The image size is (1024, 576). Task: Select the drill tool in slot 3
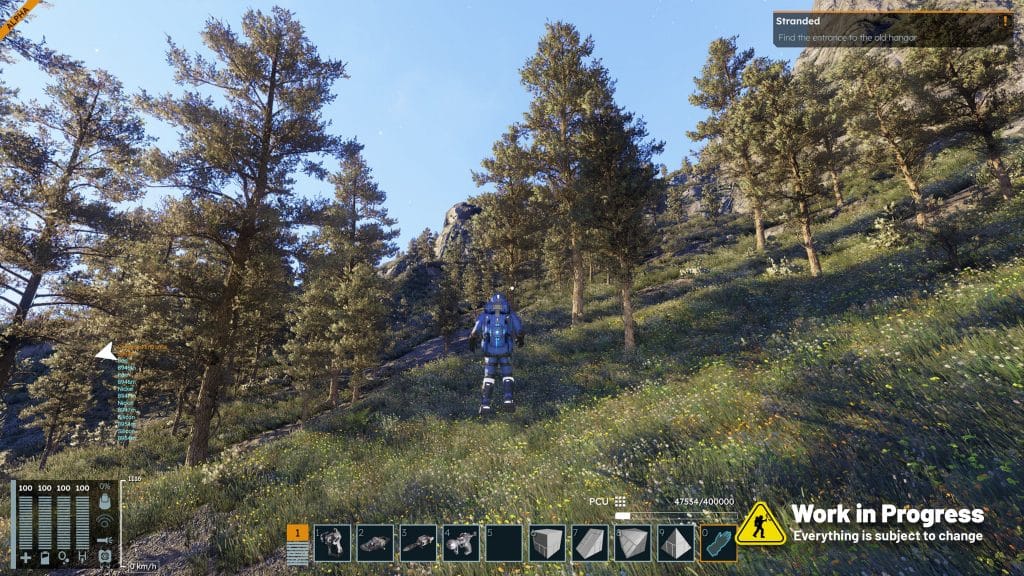pos(418,543)
